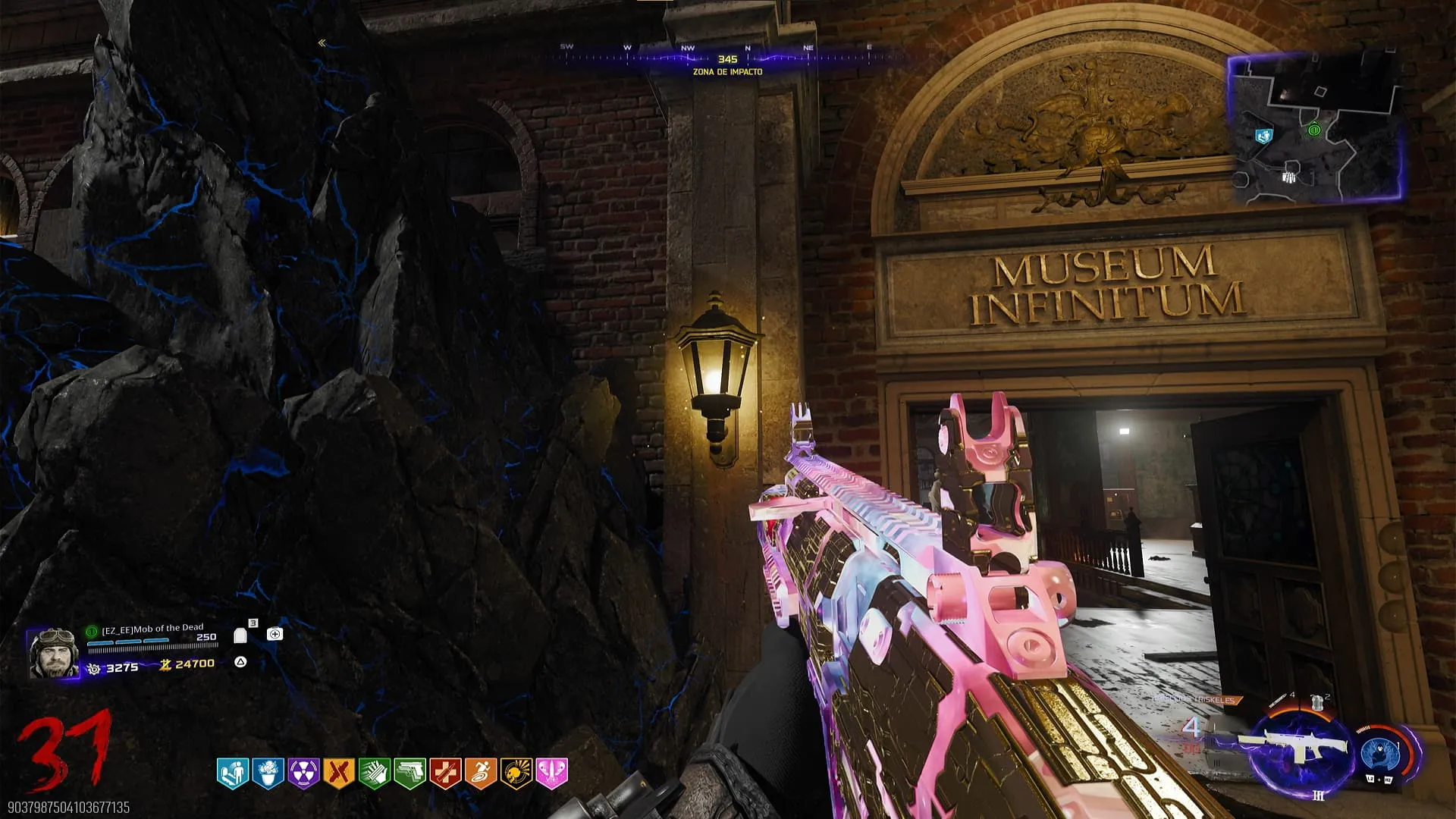Choose the orange running figure perk

coord(480,773)
